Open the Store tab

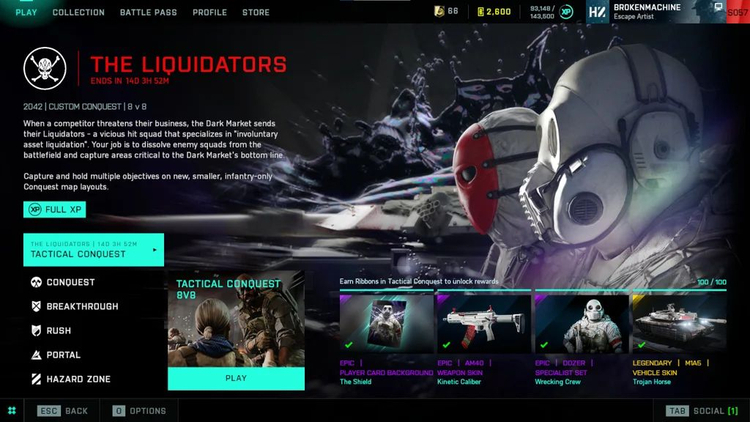[x=255, y=12]
